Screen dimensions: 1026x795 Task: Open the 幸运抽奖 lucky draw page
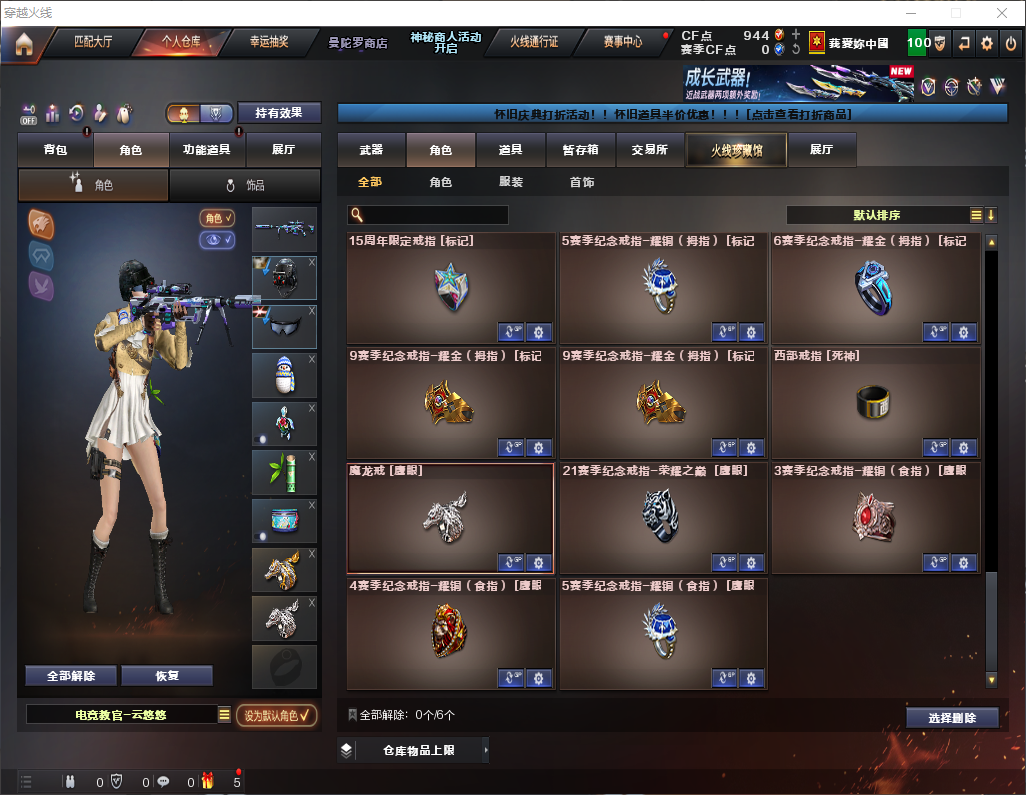(x=268, y=42)
